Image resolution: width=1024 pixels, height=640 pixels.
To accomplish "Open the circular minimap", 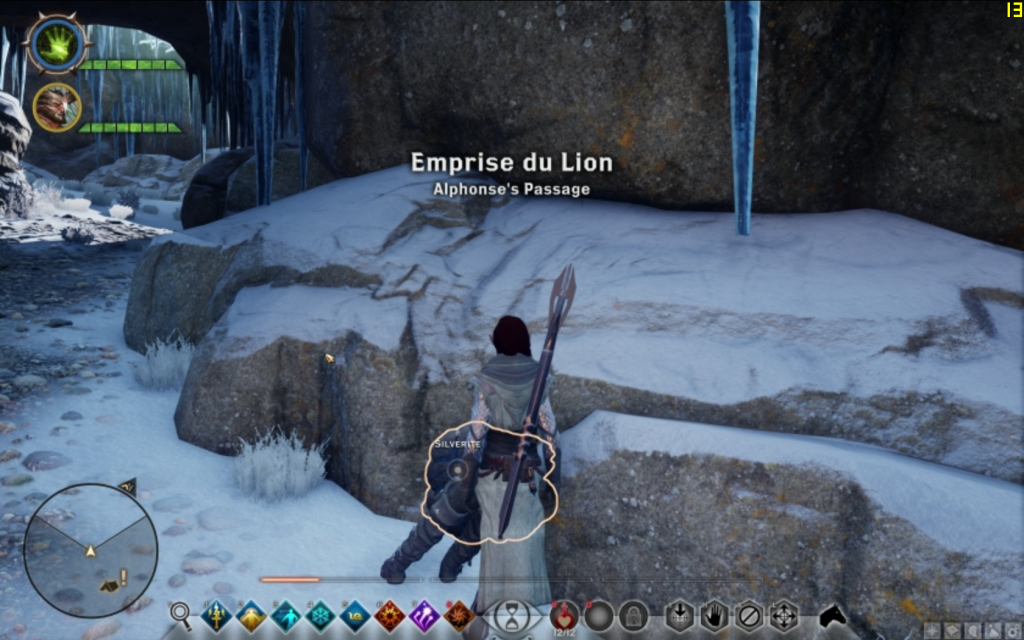I will 90,550.
